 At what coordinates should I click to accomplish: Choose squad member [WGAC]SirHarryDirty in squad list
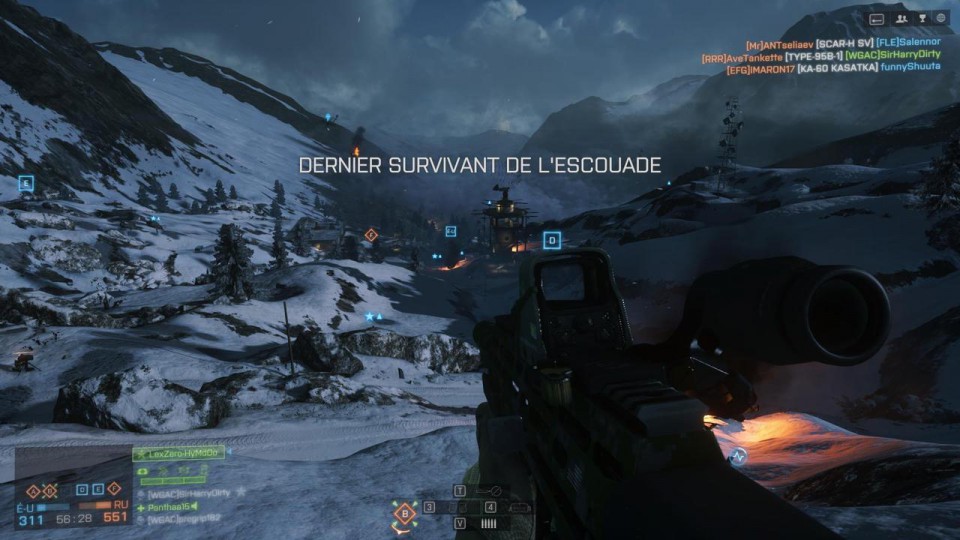tap(190, 494)
